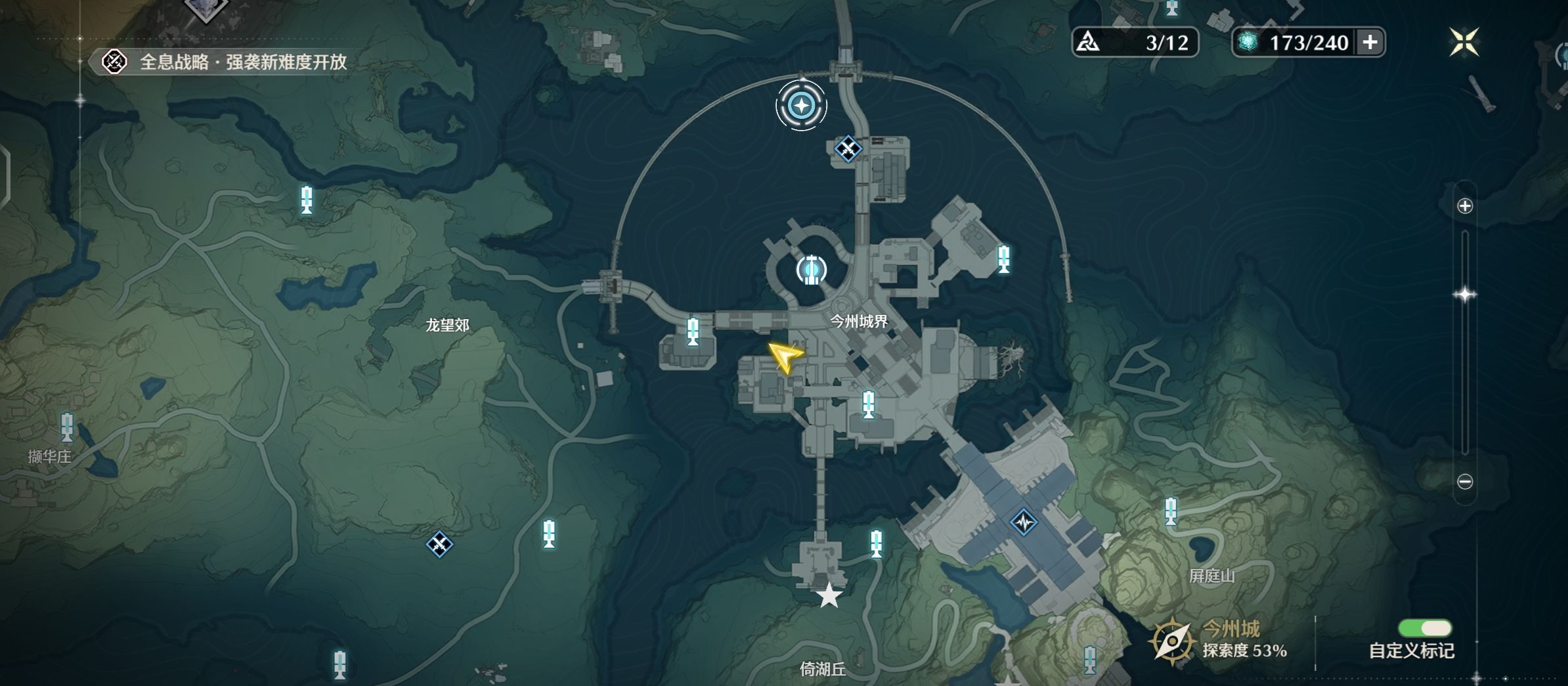Zoom out the map with the minus icon
This screenshot has height=686, width=1568.
(x=1465, y=482)
